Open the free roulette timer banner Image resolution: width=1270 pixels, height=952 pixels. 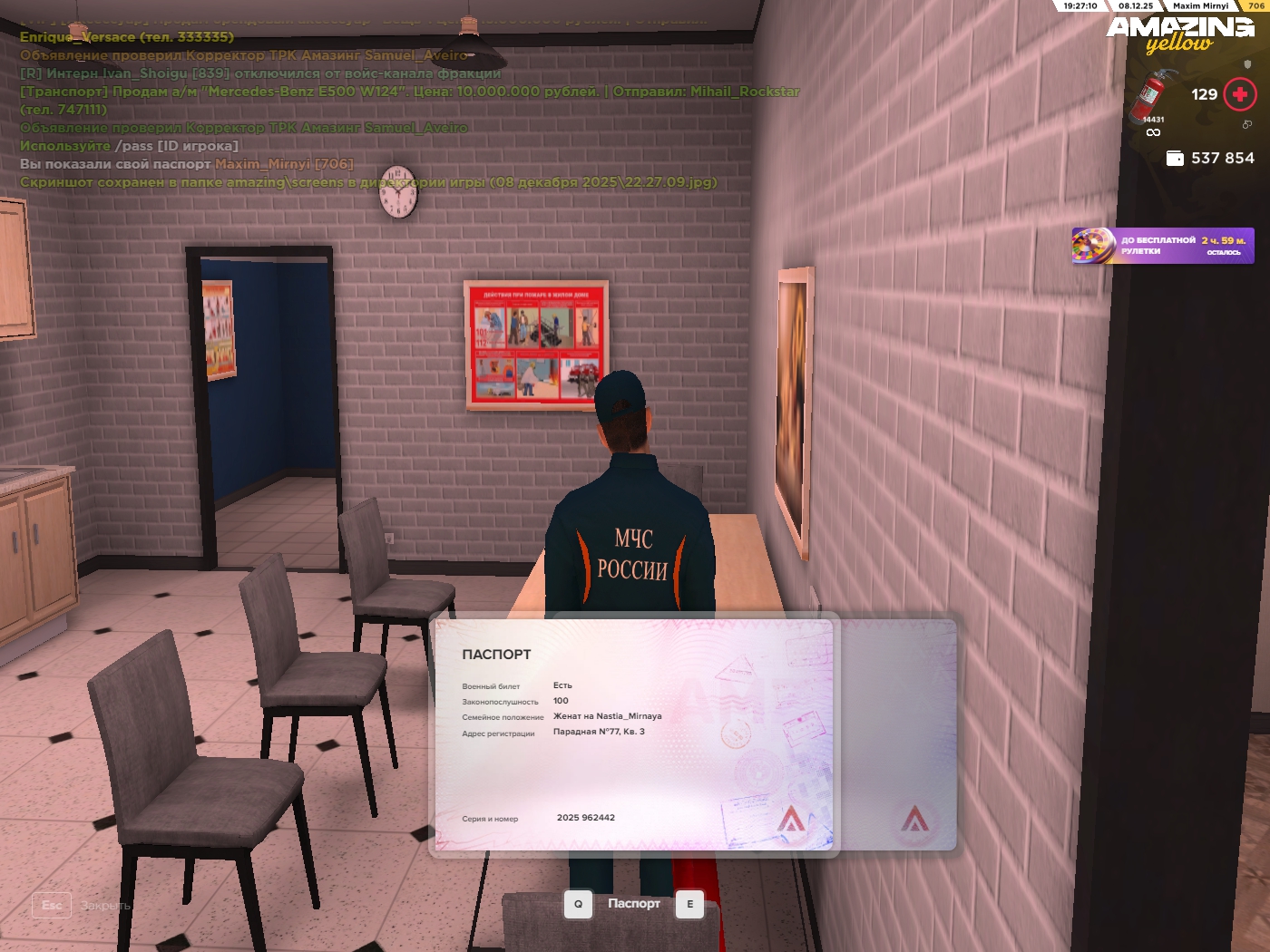pyautogui.click(x=1163, y=246)
